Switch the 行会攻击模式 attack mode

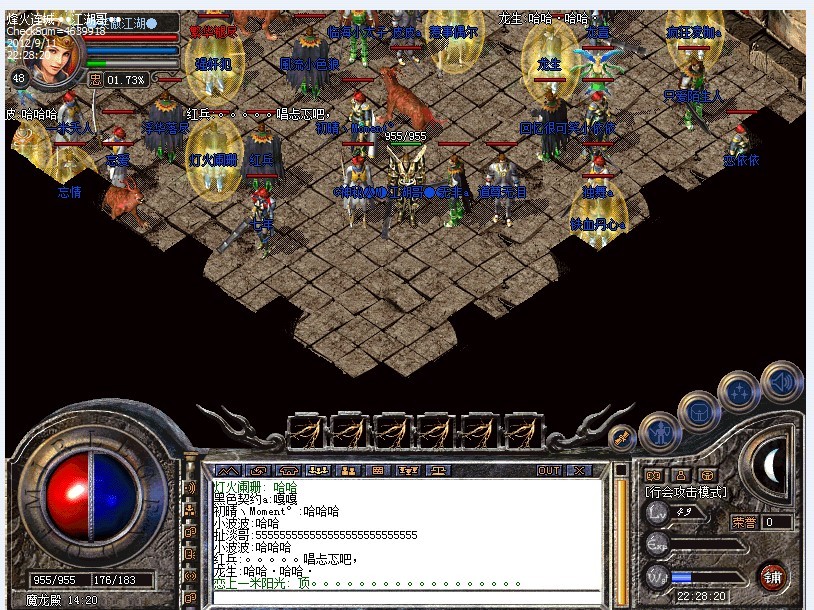(x=685, y=492)
